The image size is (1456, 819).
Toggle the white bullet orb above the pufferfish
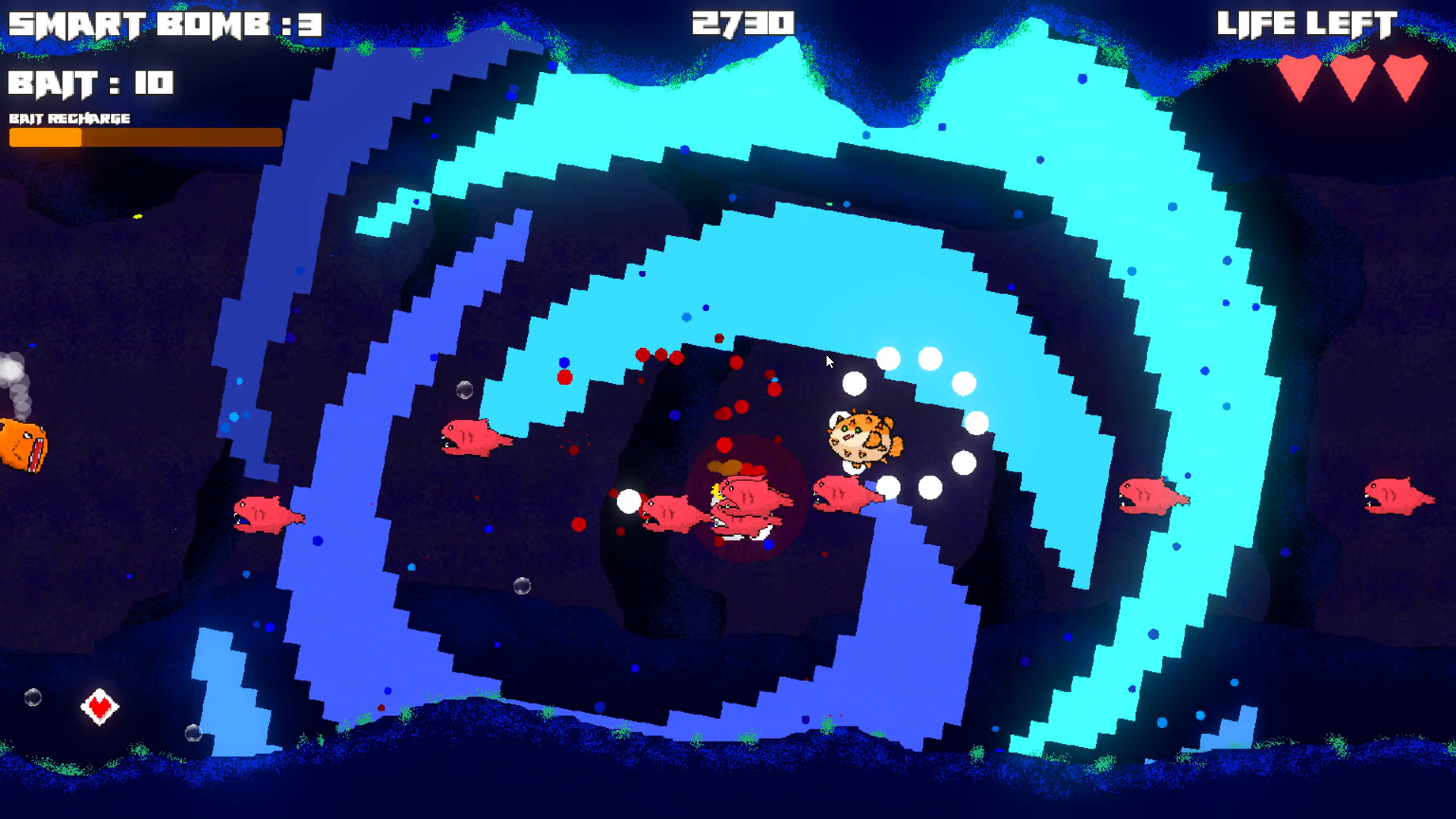coord(855,383)
